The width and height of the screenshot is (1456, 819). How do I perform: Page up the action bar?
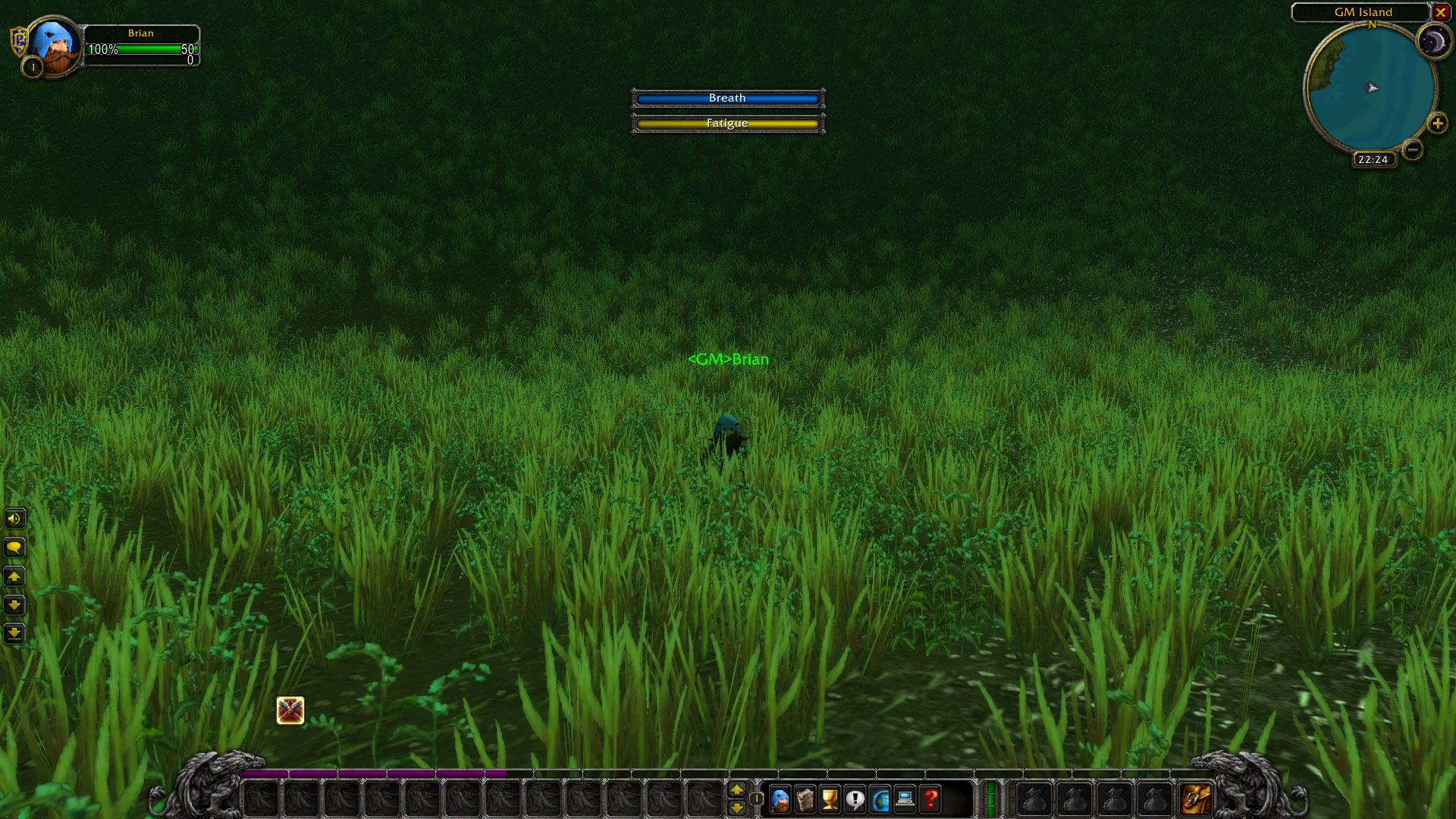click(738, 789)
